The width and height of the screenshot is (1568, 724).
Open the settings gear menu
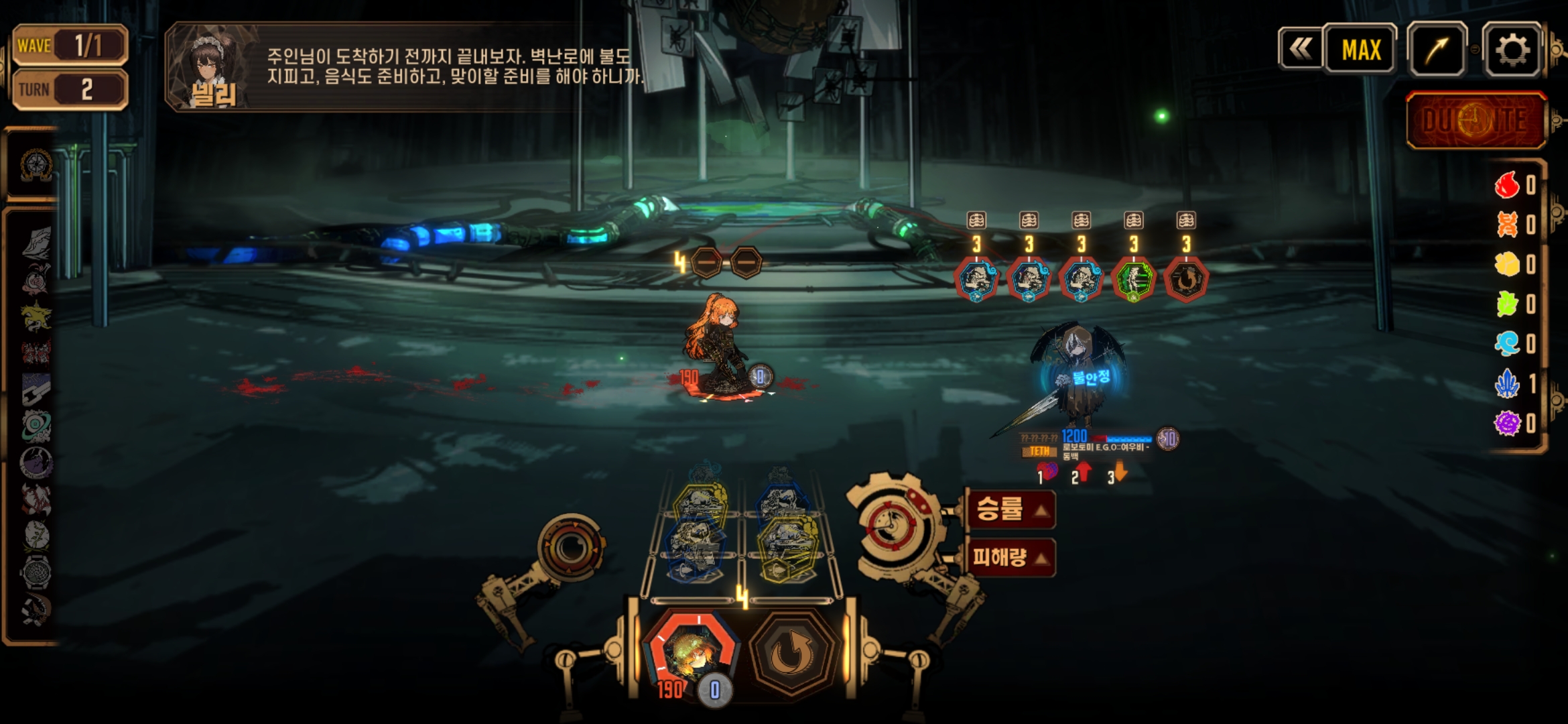(x=1512, y=50)
